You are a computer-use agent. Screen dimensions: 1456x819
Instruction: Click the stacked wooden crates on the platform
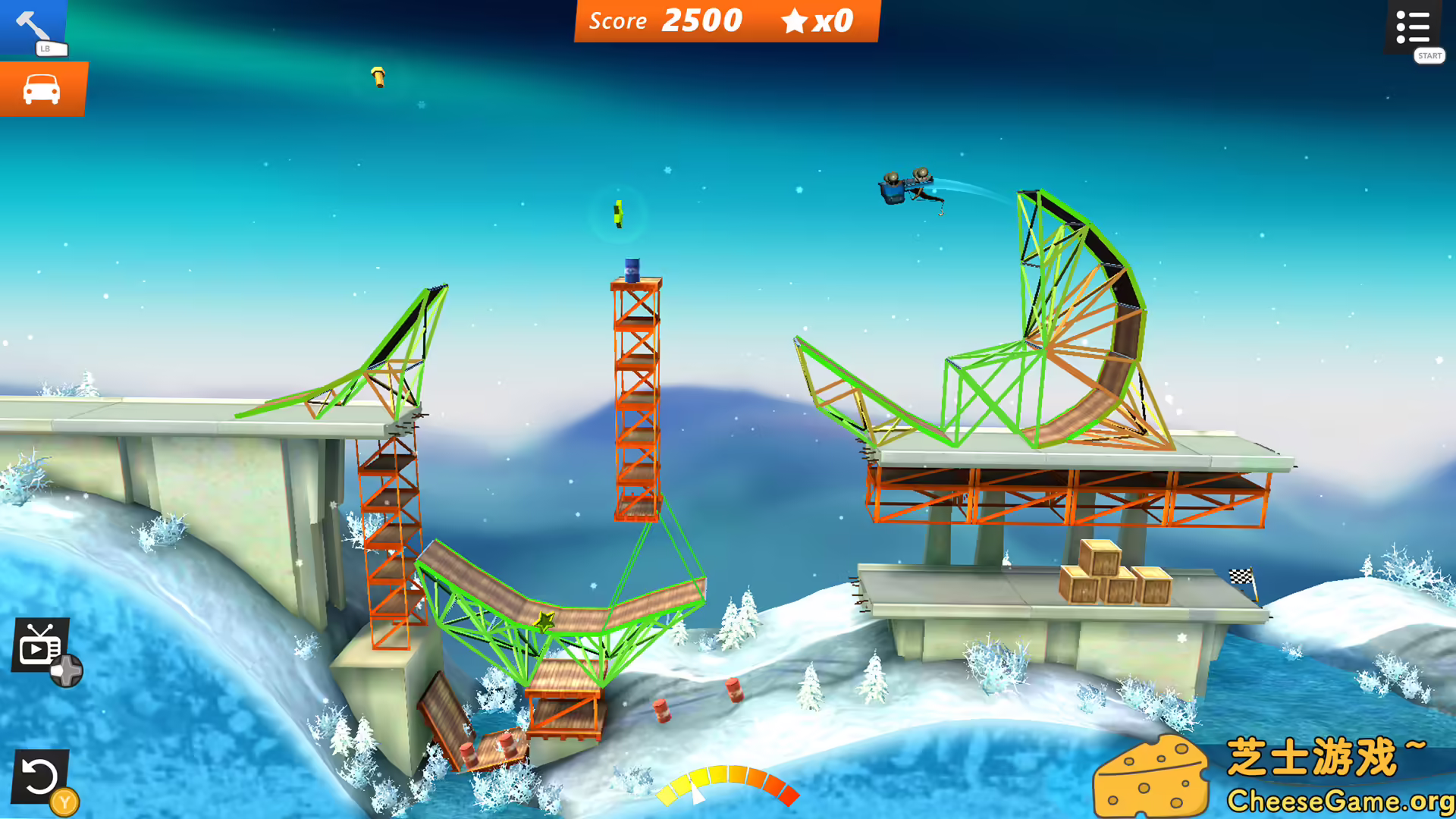click(1112, 575)
